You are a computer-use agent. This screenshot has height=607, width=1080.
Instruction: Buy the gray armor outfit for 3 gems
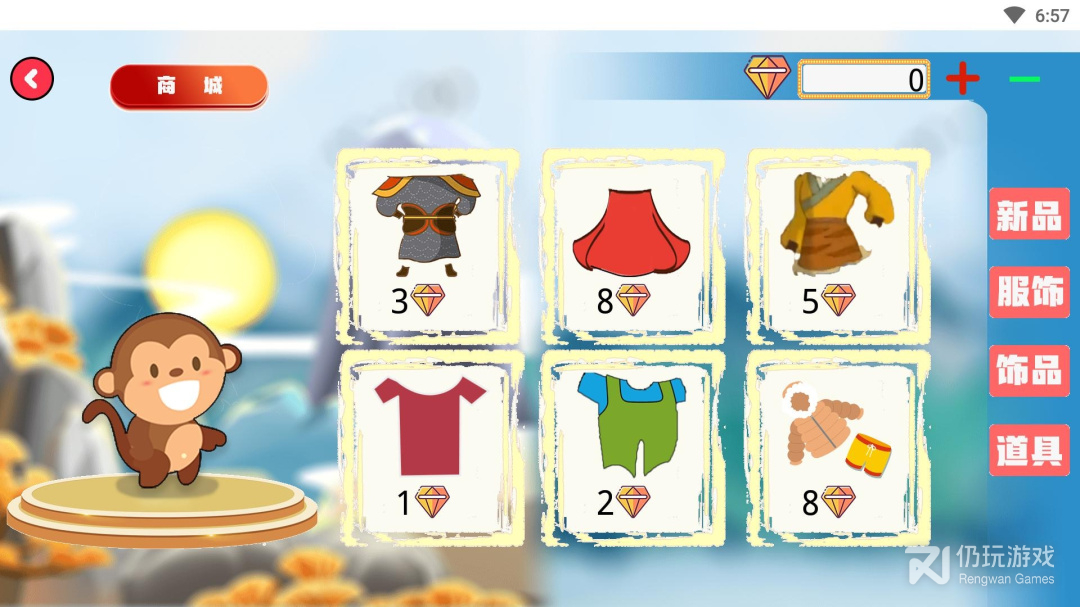point(427,245)
